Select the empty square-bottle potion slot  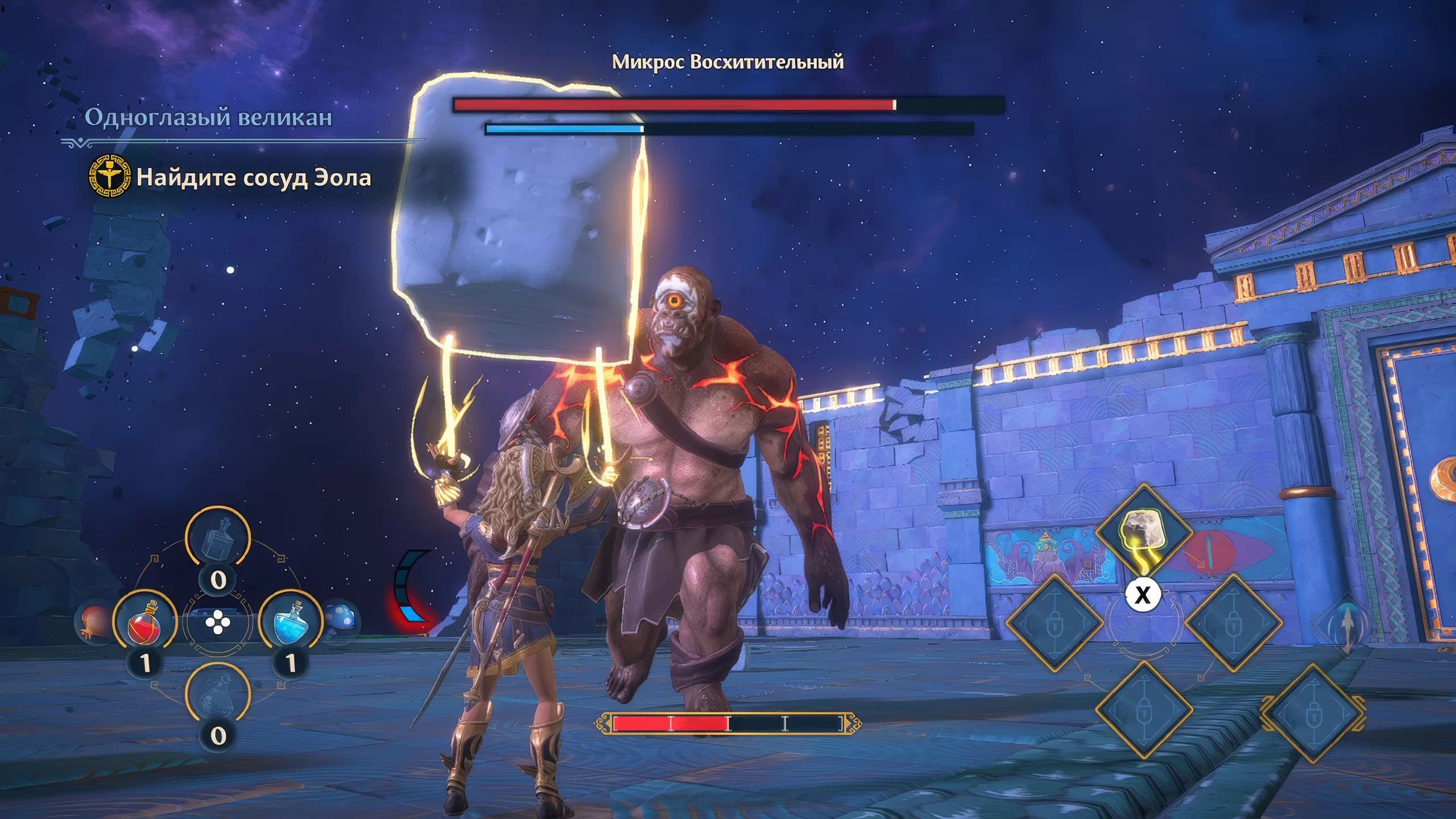(x=218, y=539)
